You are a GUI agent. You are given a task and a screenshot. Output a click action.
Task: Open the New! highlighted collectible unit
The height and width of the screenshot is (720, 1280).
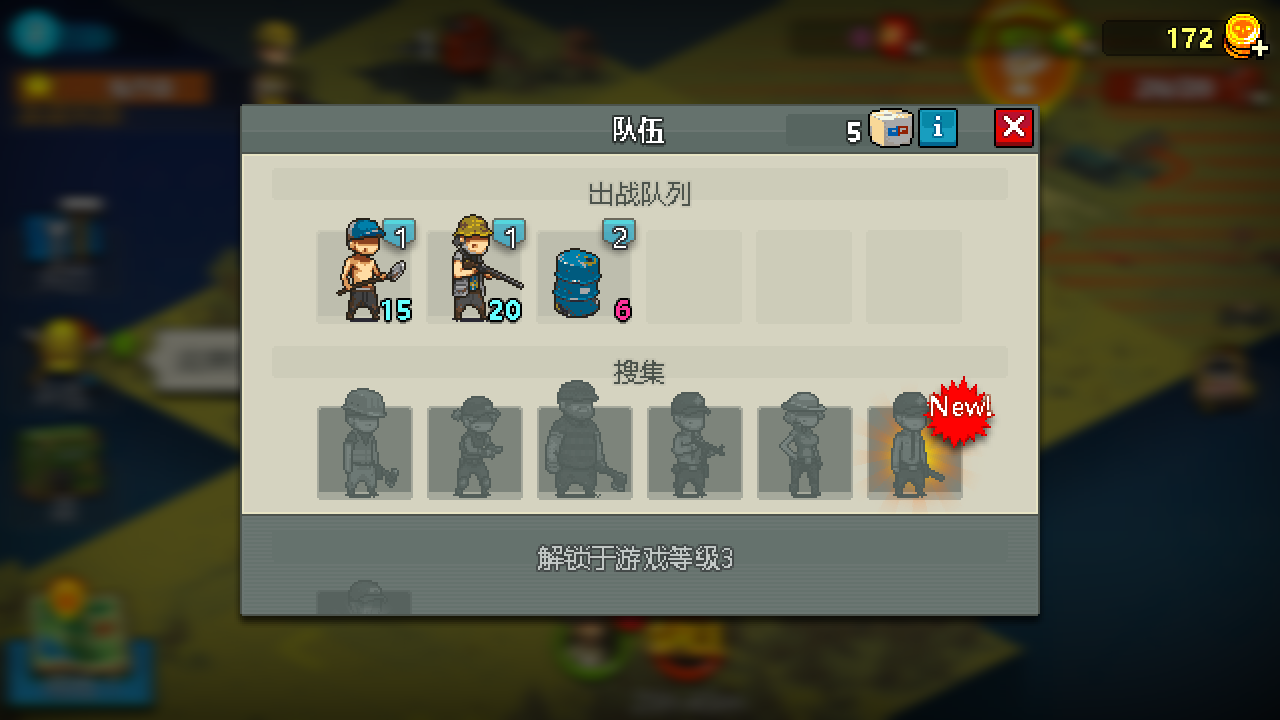[x=913, y=450]
